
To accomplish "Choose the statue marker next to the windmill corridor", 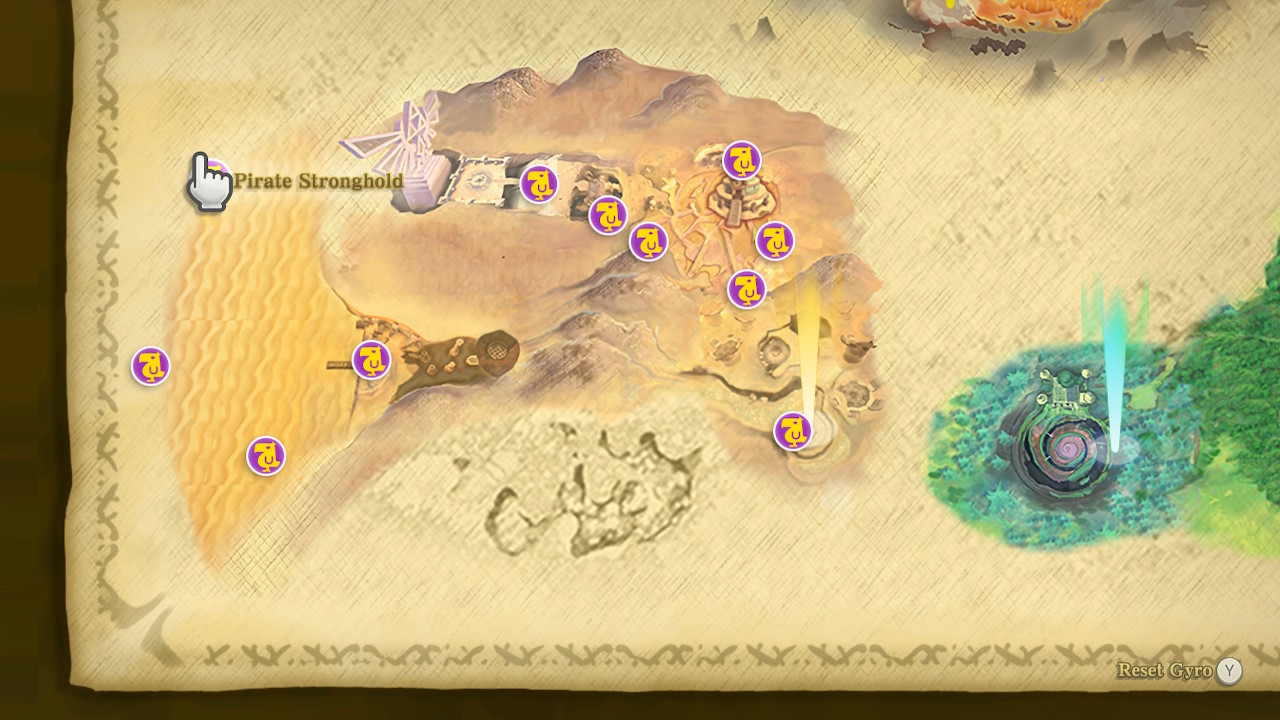I will click(x=539, y=184).
